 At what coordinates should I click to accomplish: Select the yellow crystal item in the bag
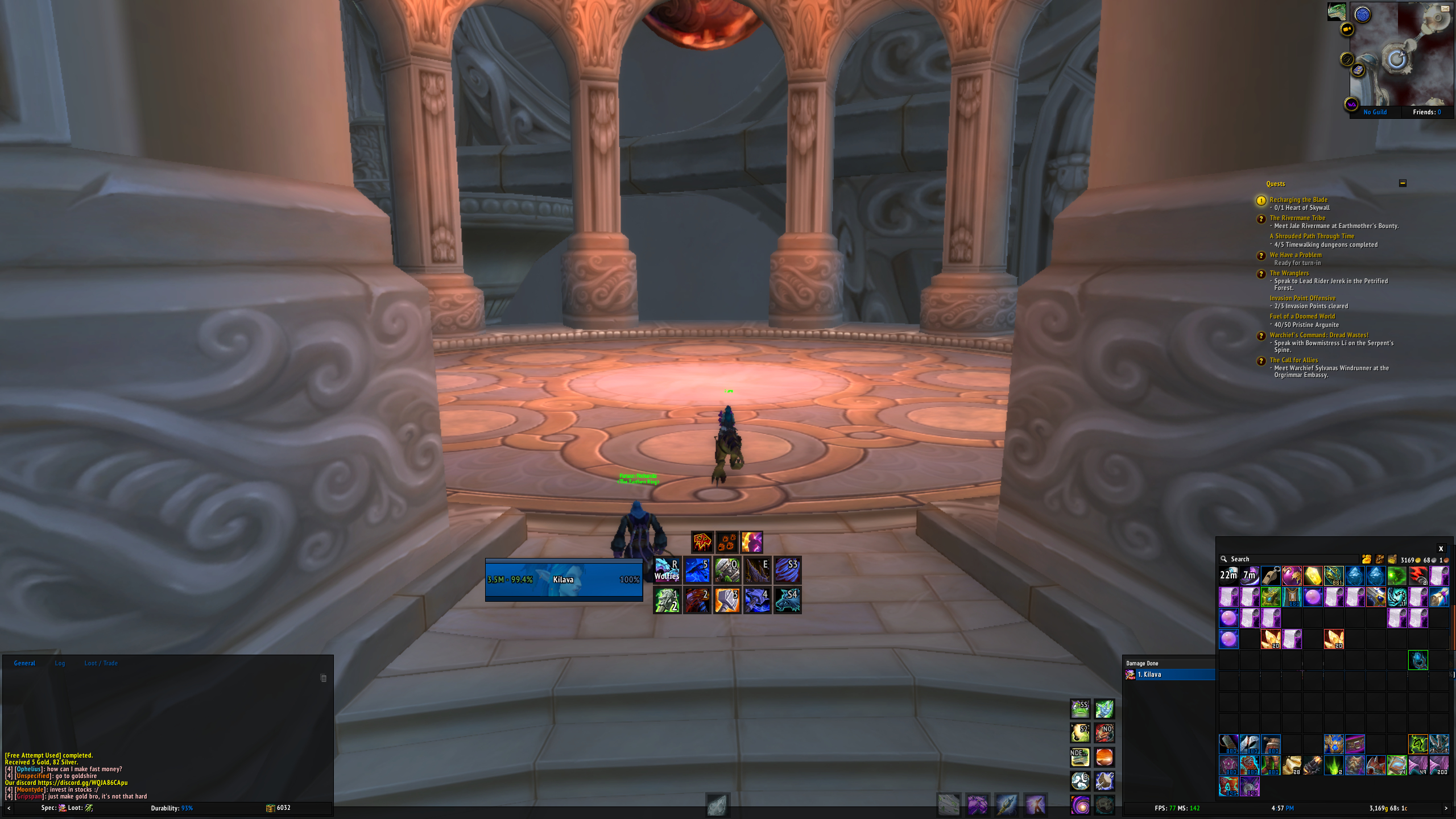(1313, 576)
